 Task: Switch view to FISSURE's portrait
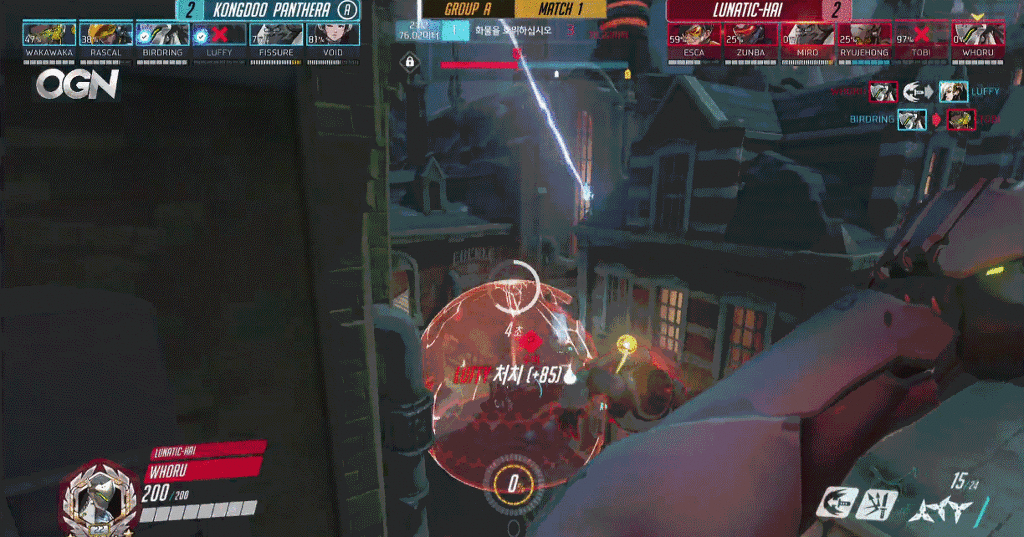click(x=275, y=36)
